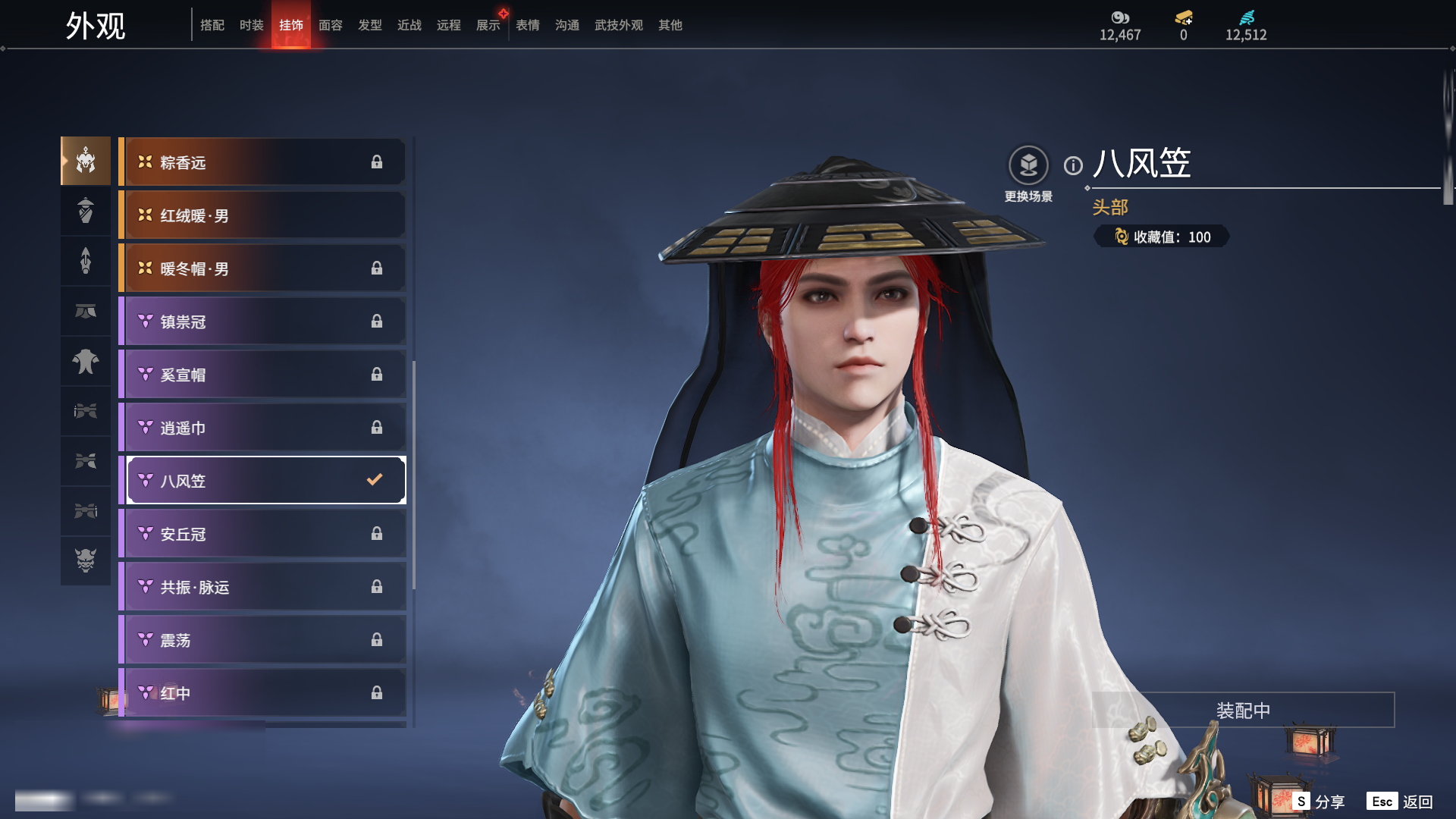Choose the 安丘冠 list item
Image resolution: width=1456 pixels, height=819 pixels.
(262, 534)
